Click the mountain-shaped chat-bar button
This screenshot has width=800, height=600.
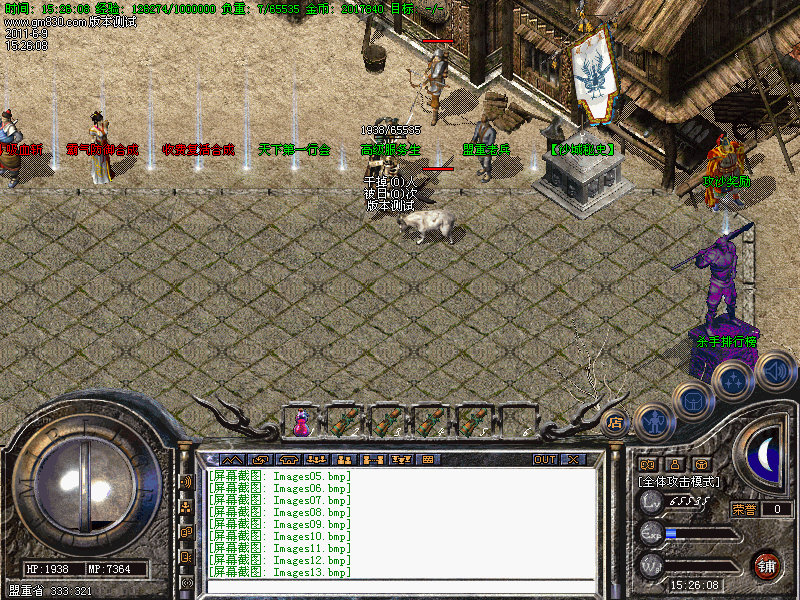coord(232,460)
